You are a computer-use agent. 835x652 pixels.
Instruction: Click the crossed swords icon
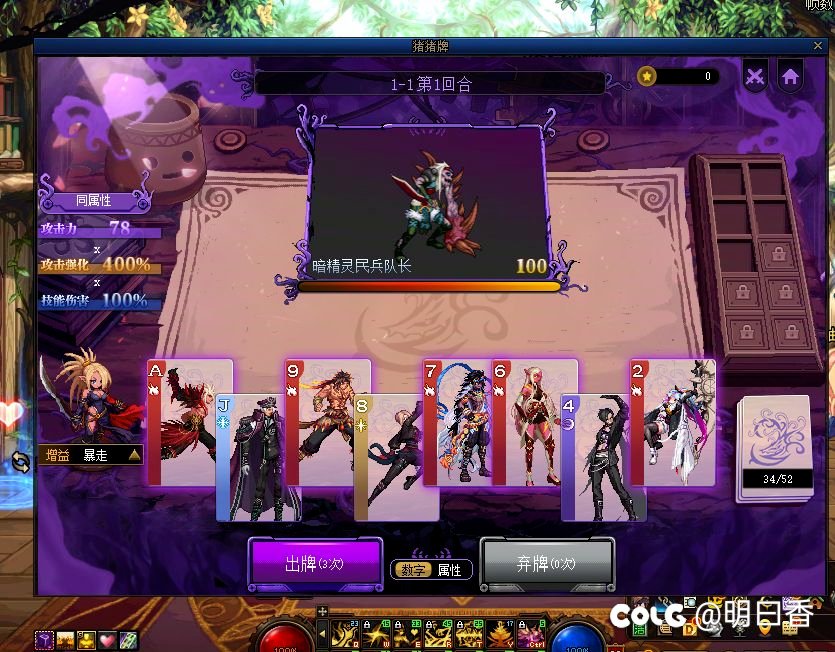(x=756, y=76)
